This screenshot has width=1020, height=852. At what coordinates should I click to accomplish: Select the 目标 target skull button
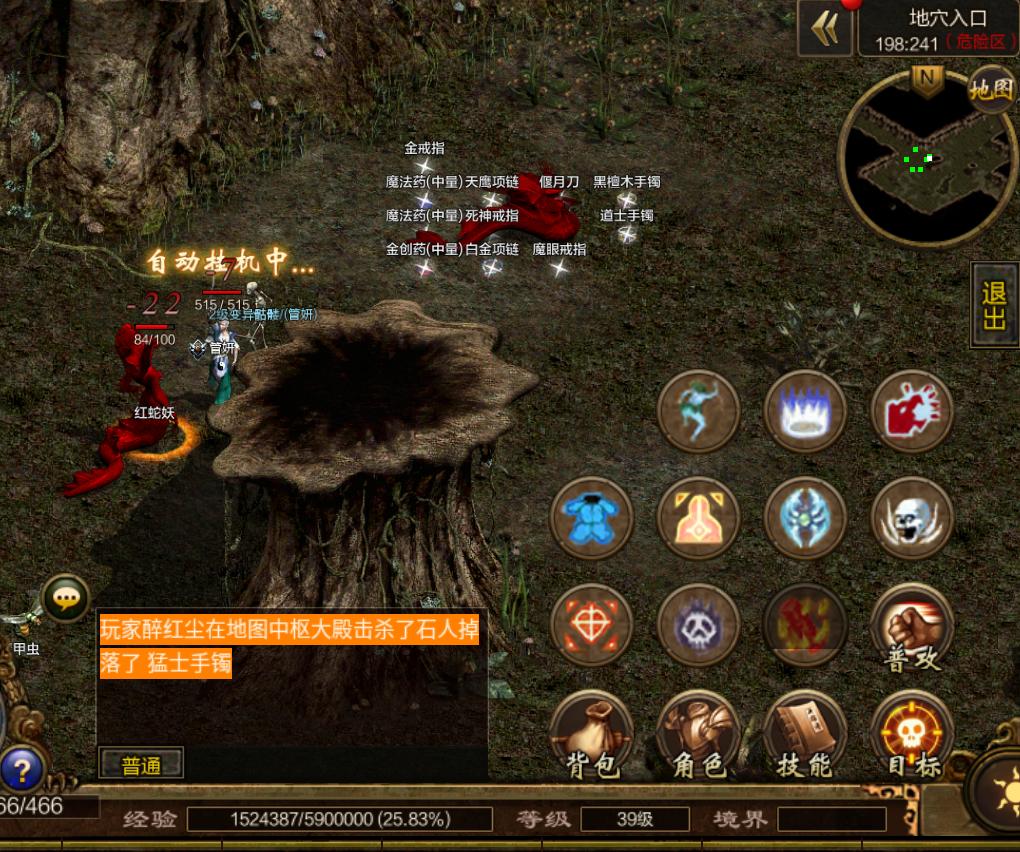click(x=911, y=735)
